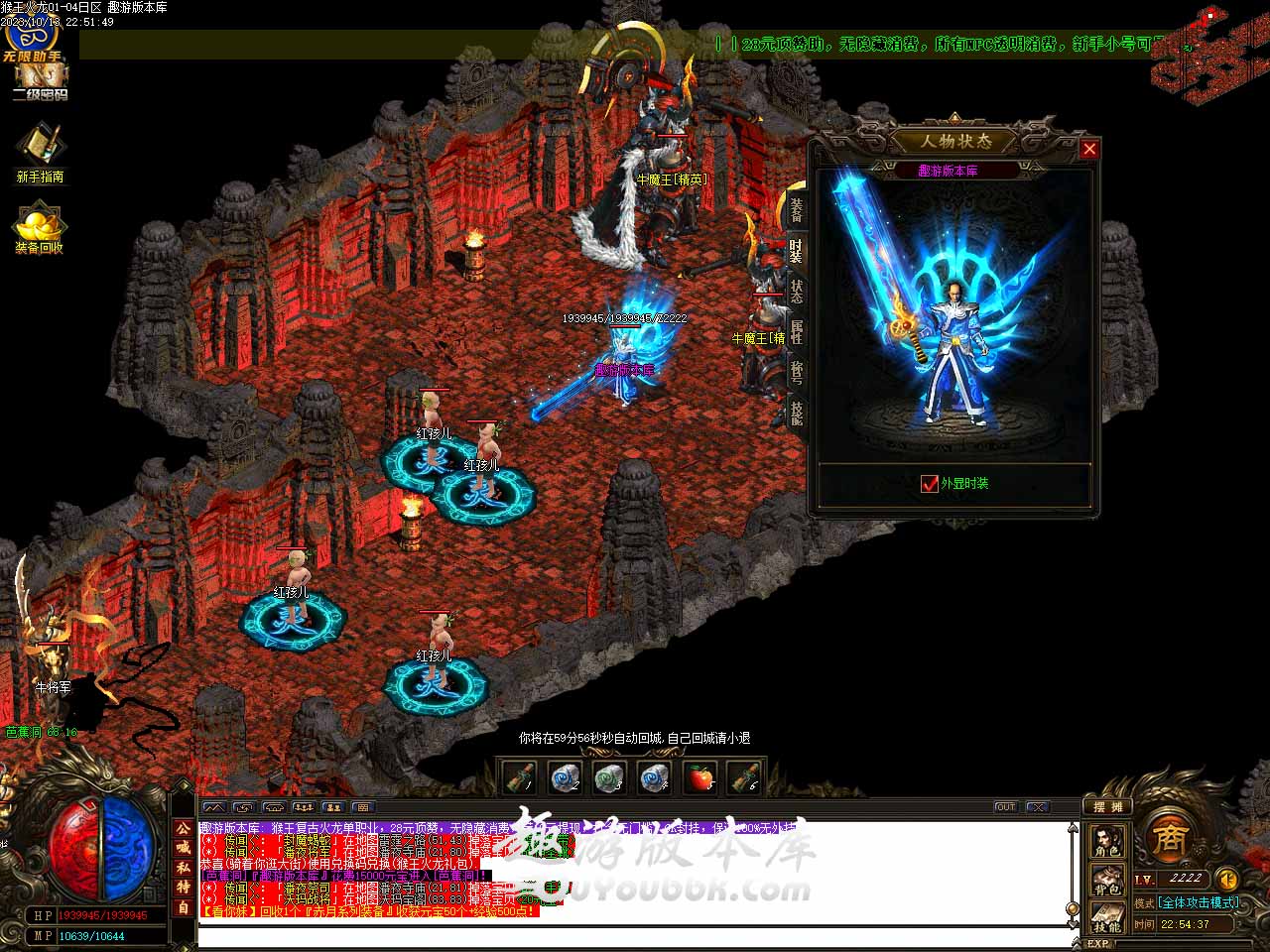This screenshot has width=1270, height=952.
Task: Close the 人物状态 character status panel
Action: (x=1089, y=149)
